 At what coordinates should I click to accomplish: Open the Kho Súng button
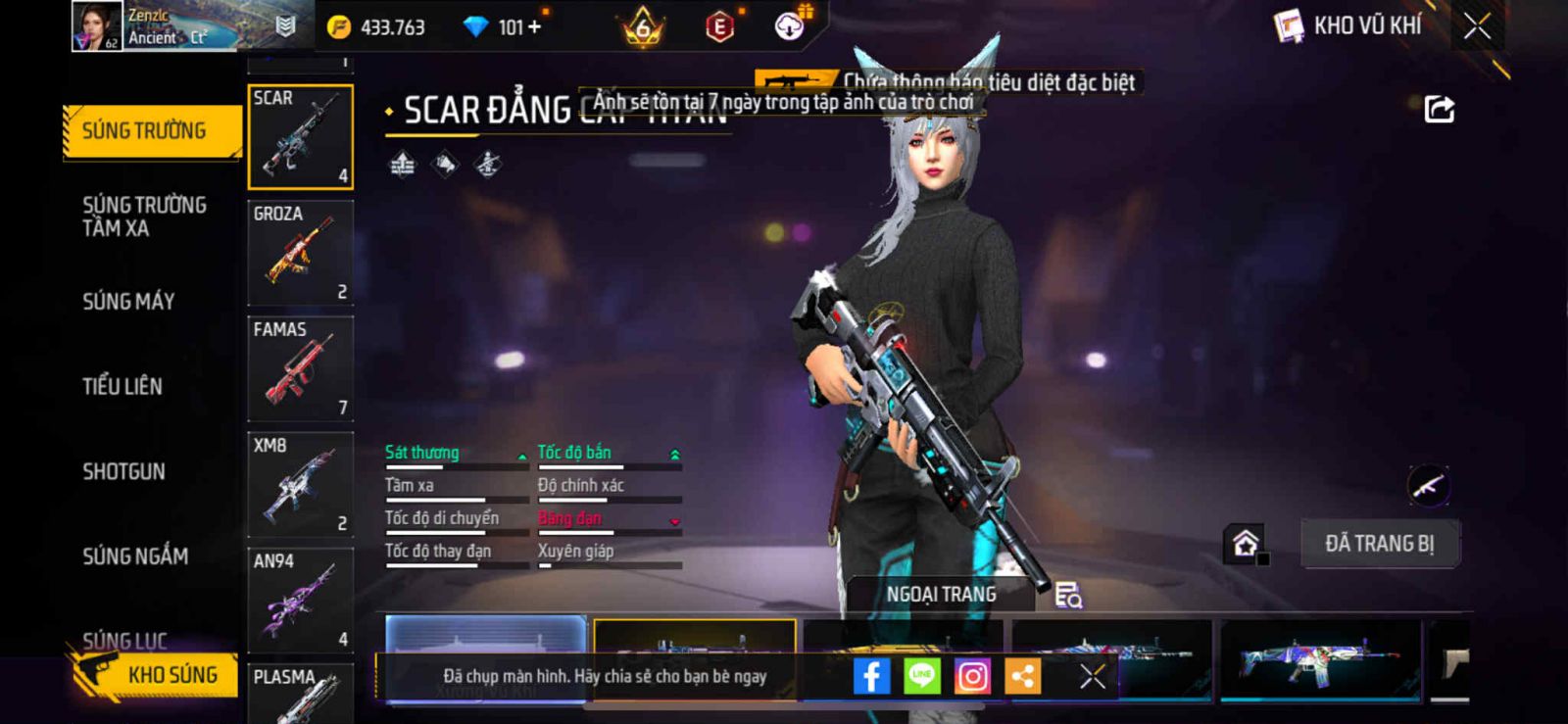pyautogui.click(x=157, y=675)
